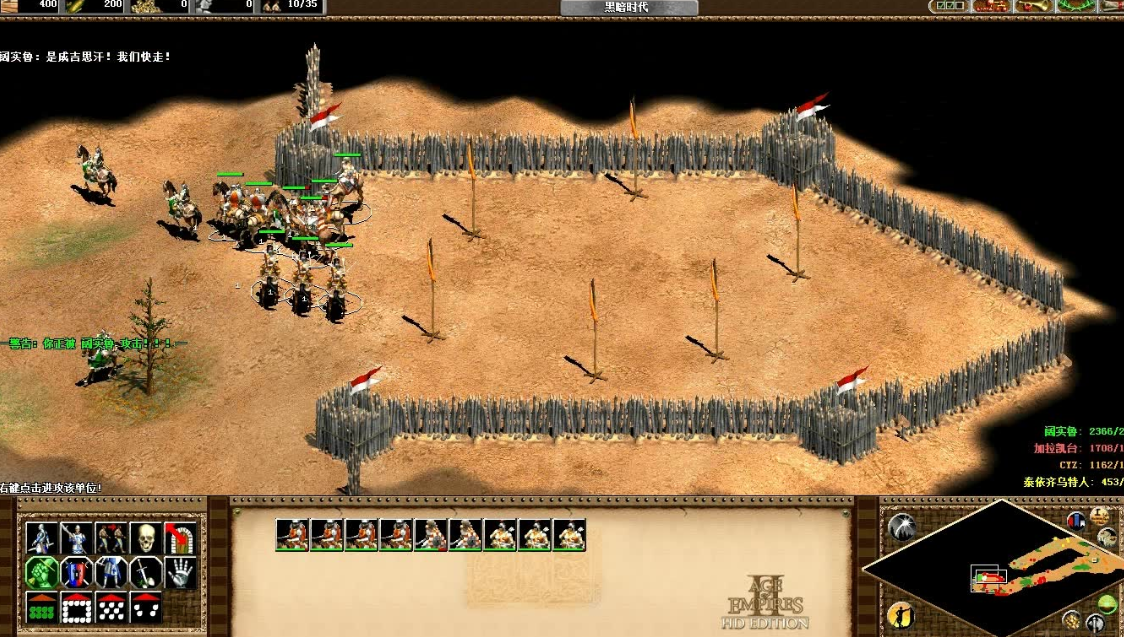Activate the sword-in-ground no attack stance
Image resolution: width=1124 pixels, height=637 pixels.
(x=145, y=572)
